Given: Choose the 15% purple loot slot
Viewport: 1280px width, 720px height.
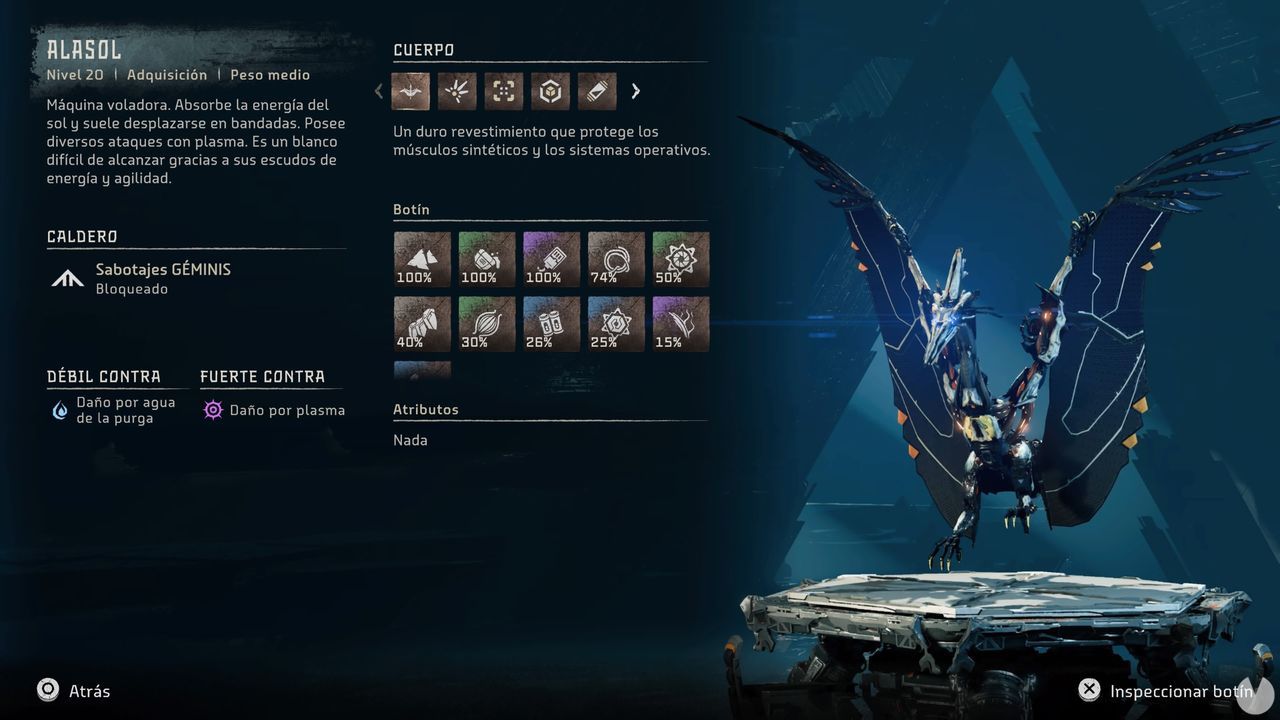Looking at the screenshot, I should point(681,324).
